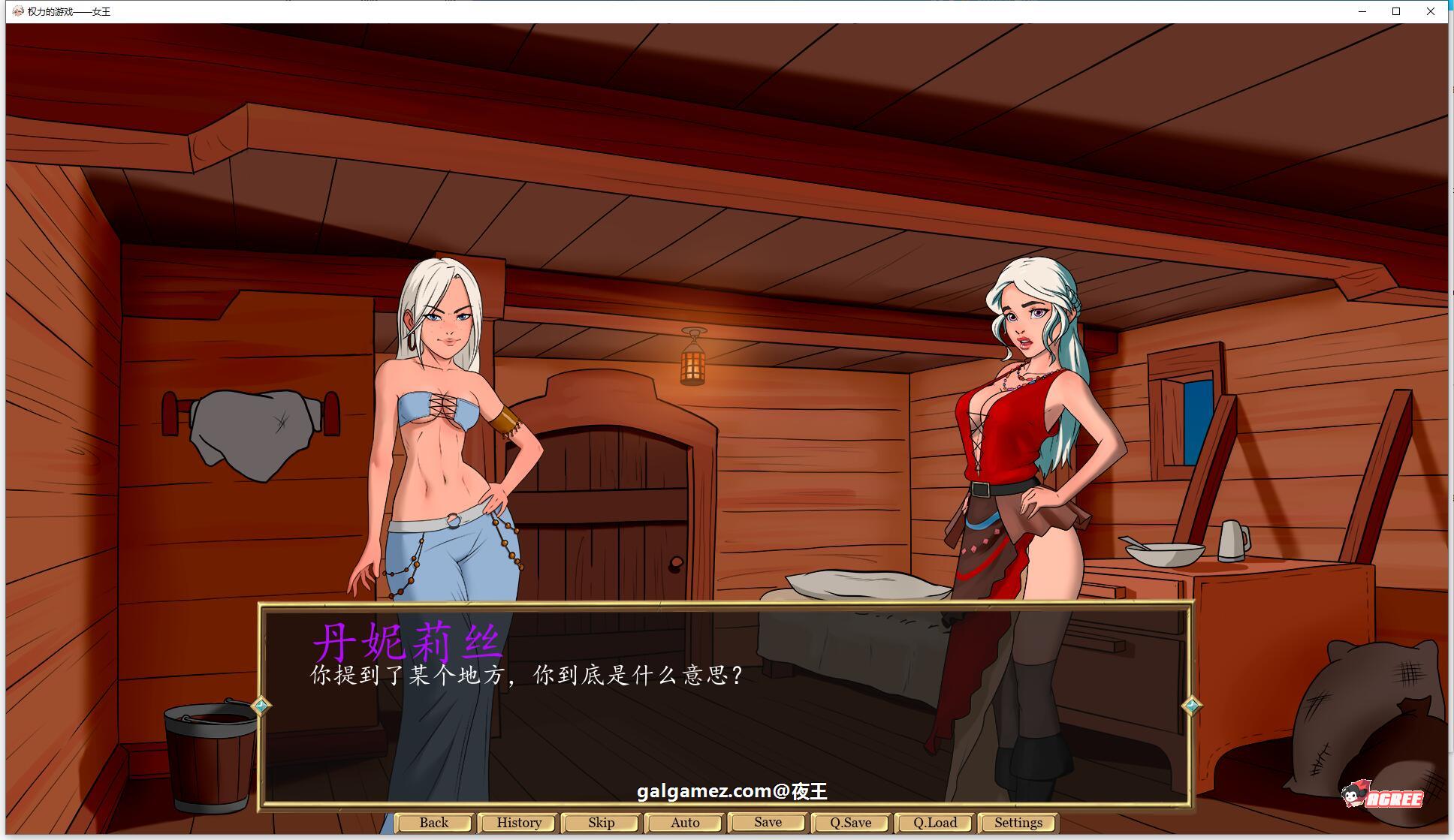This screenshot has height=840, width=1454.
Task: Click Q.Load to load quick save
Action: (934, 822)
